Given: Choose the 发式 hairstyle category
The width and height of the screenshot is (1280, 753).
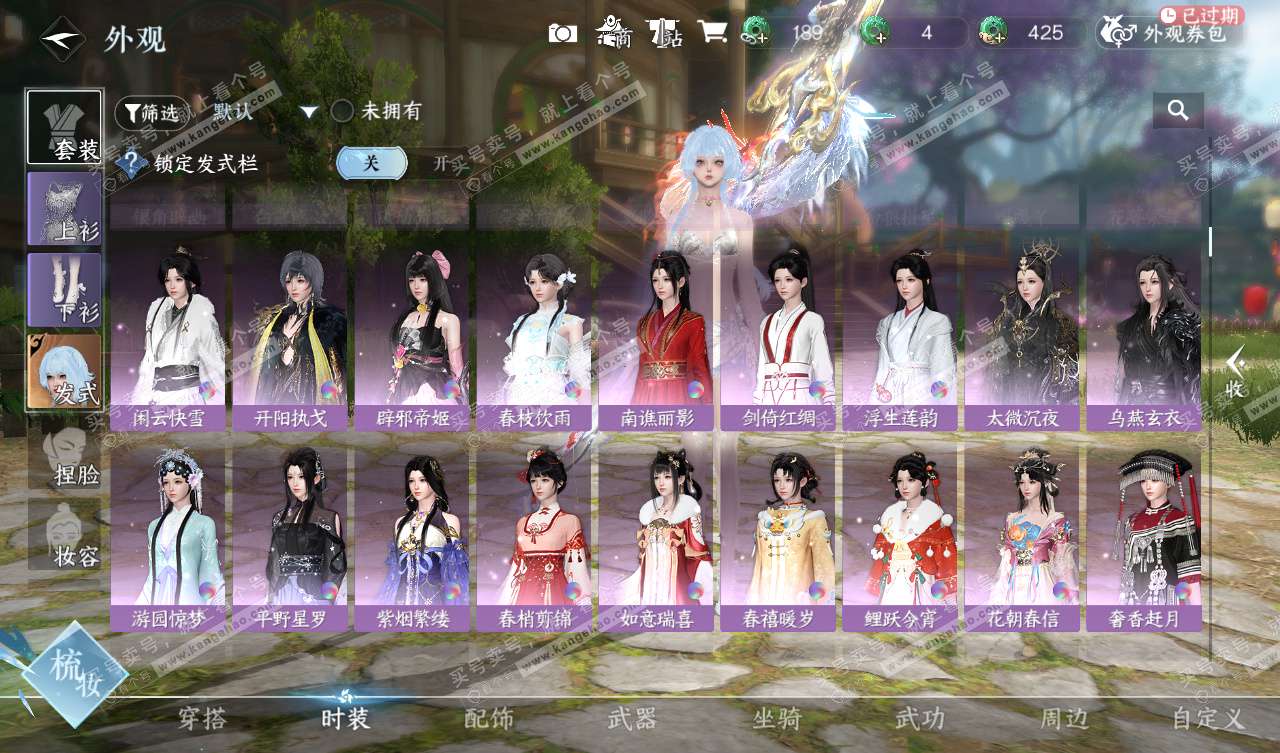Looking at the screenshot, I should [65, 371].
